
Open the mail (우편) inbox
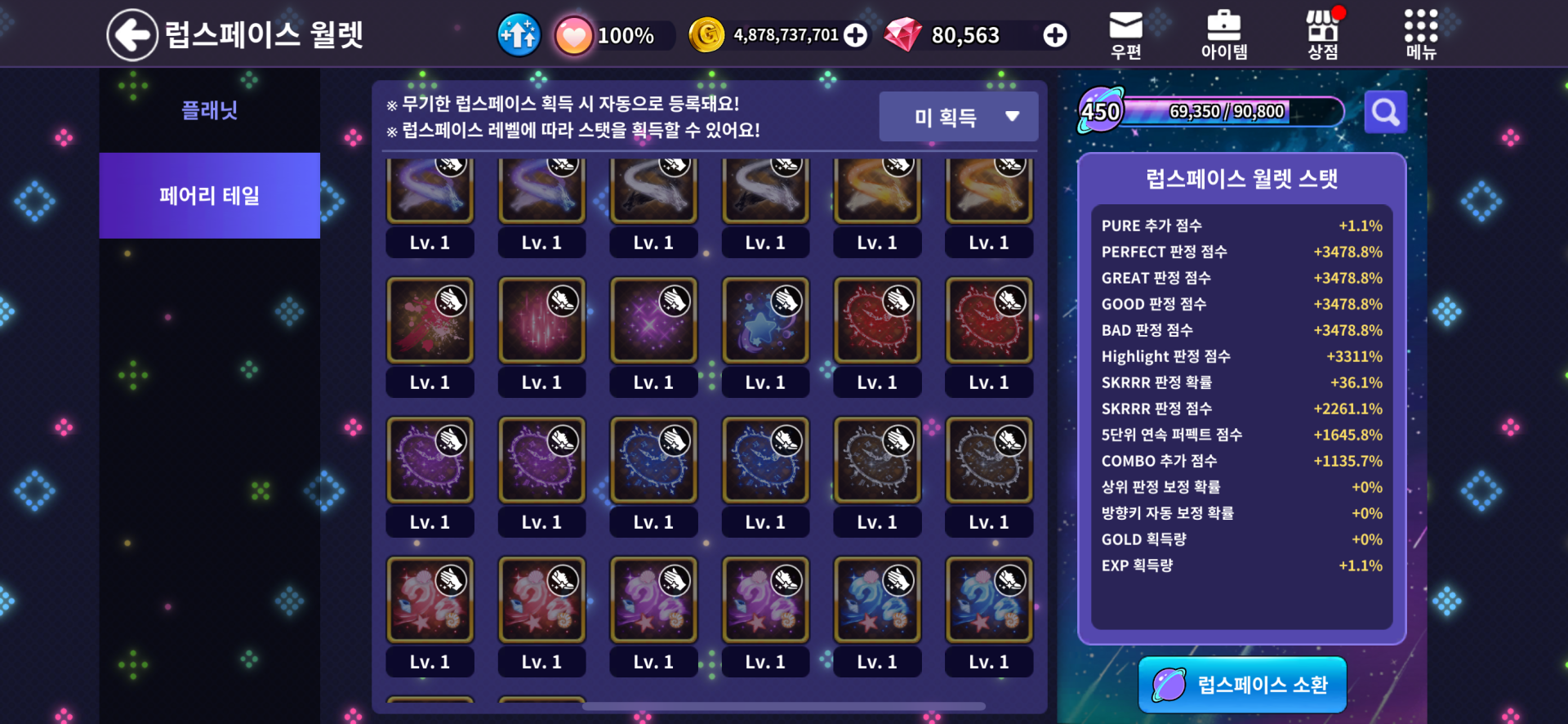tap(1125, 35)
